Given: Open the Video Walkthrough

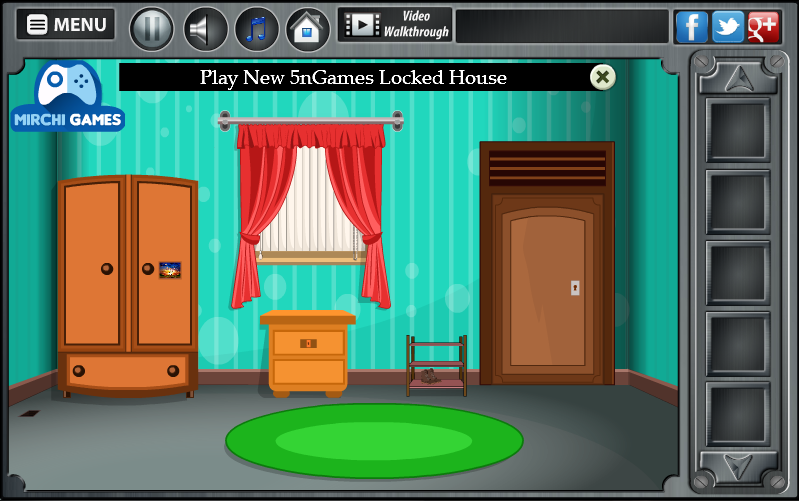Looking at the screenshot, I should pyautogui.click(x=395, y=25).
